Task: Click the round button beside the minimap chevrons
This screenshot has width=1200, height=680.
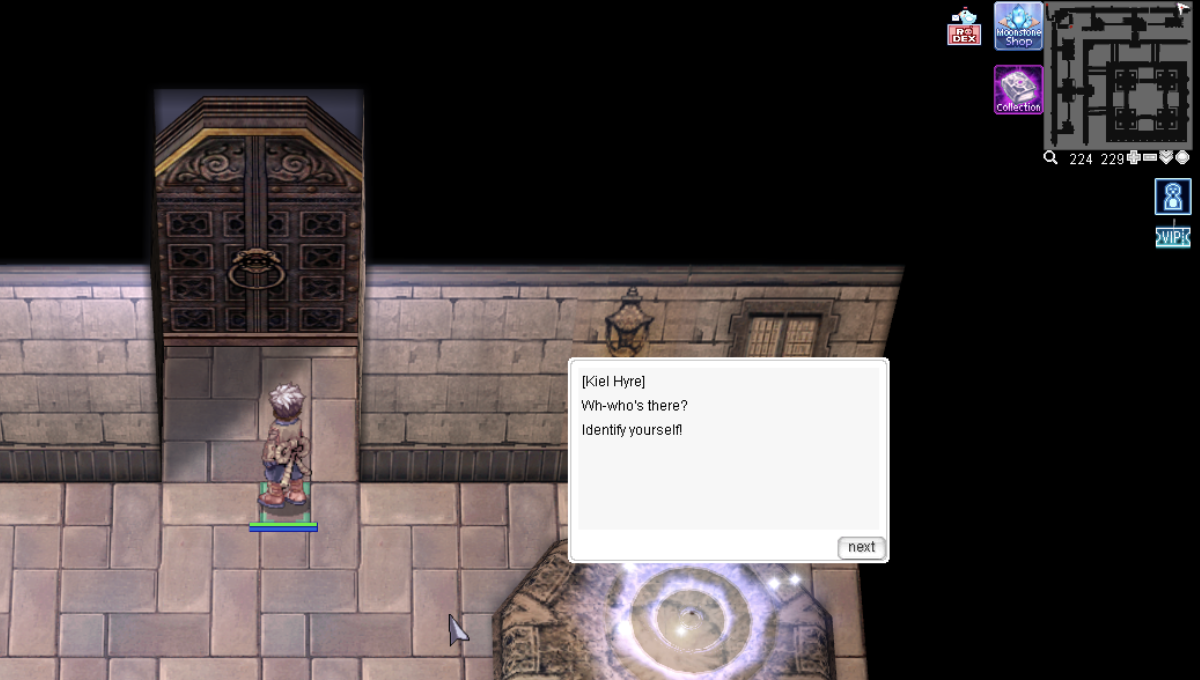Action: coord(1182,158)
